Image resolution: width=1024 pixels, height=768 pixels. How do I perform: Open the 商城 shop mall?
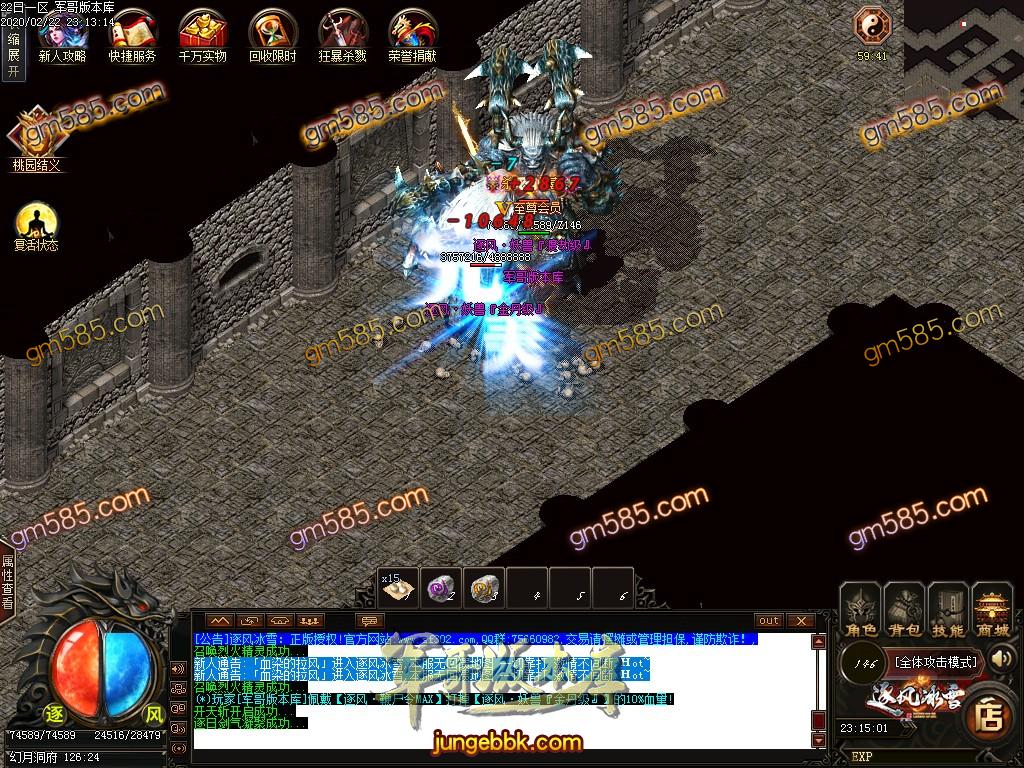pos(992,610)
